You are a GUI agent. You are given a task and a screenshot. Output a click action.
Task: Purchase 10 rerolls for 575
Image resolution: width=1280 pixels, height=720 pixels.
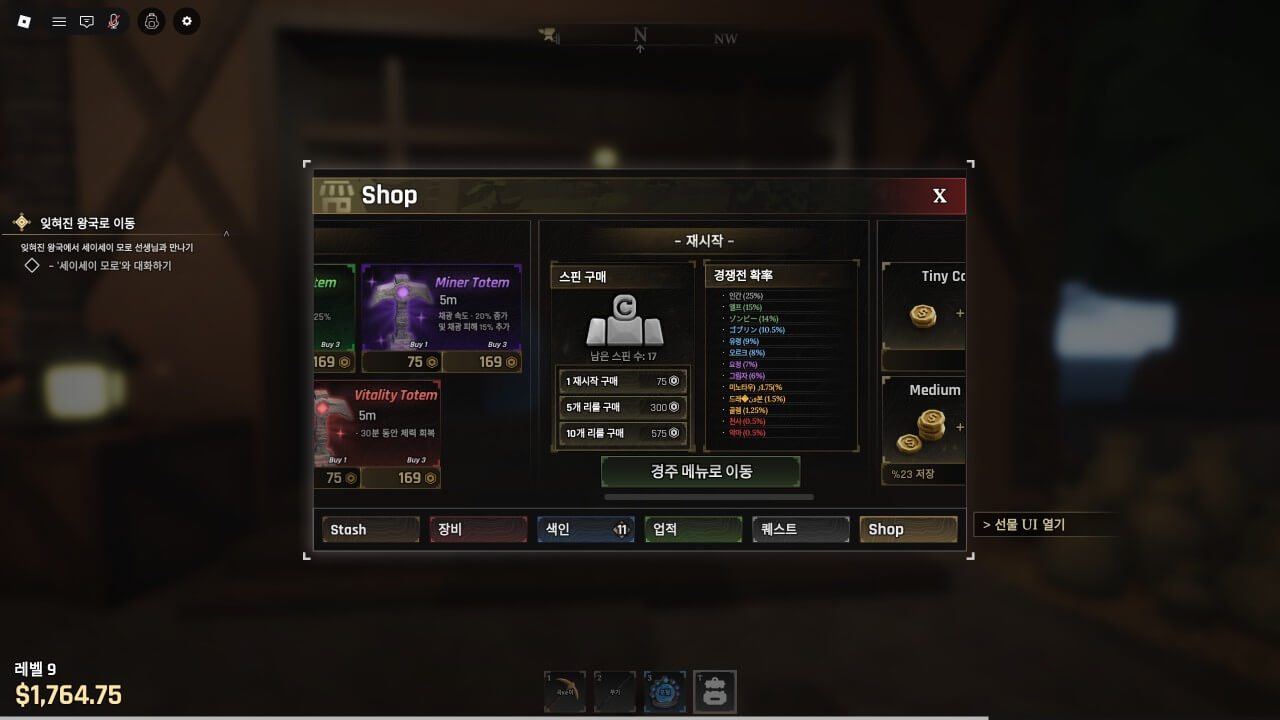point(622,433)
